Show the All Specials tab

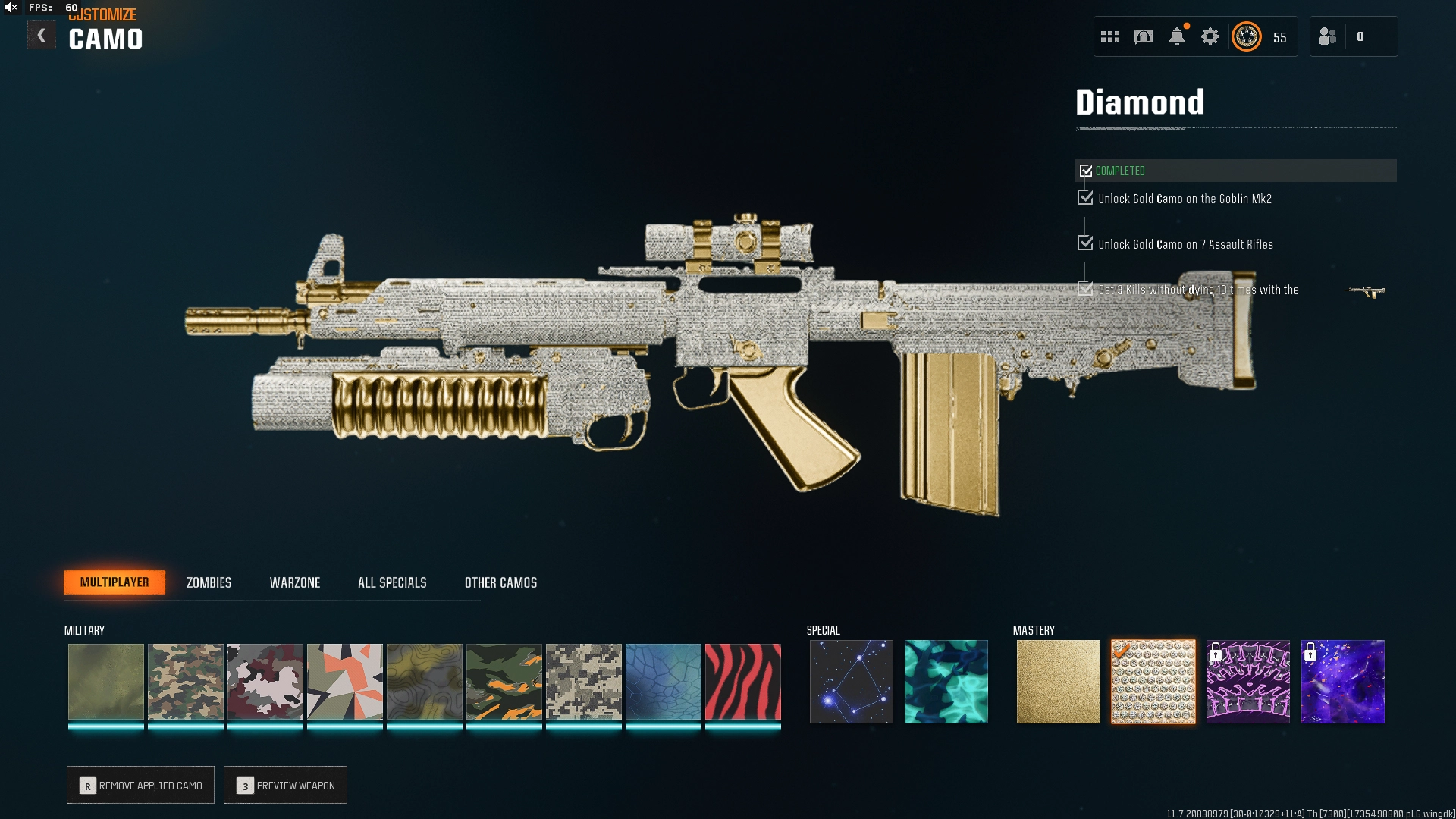pyautogui.click(x=392, y=582)
